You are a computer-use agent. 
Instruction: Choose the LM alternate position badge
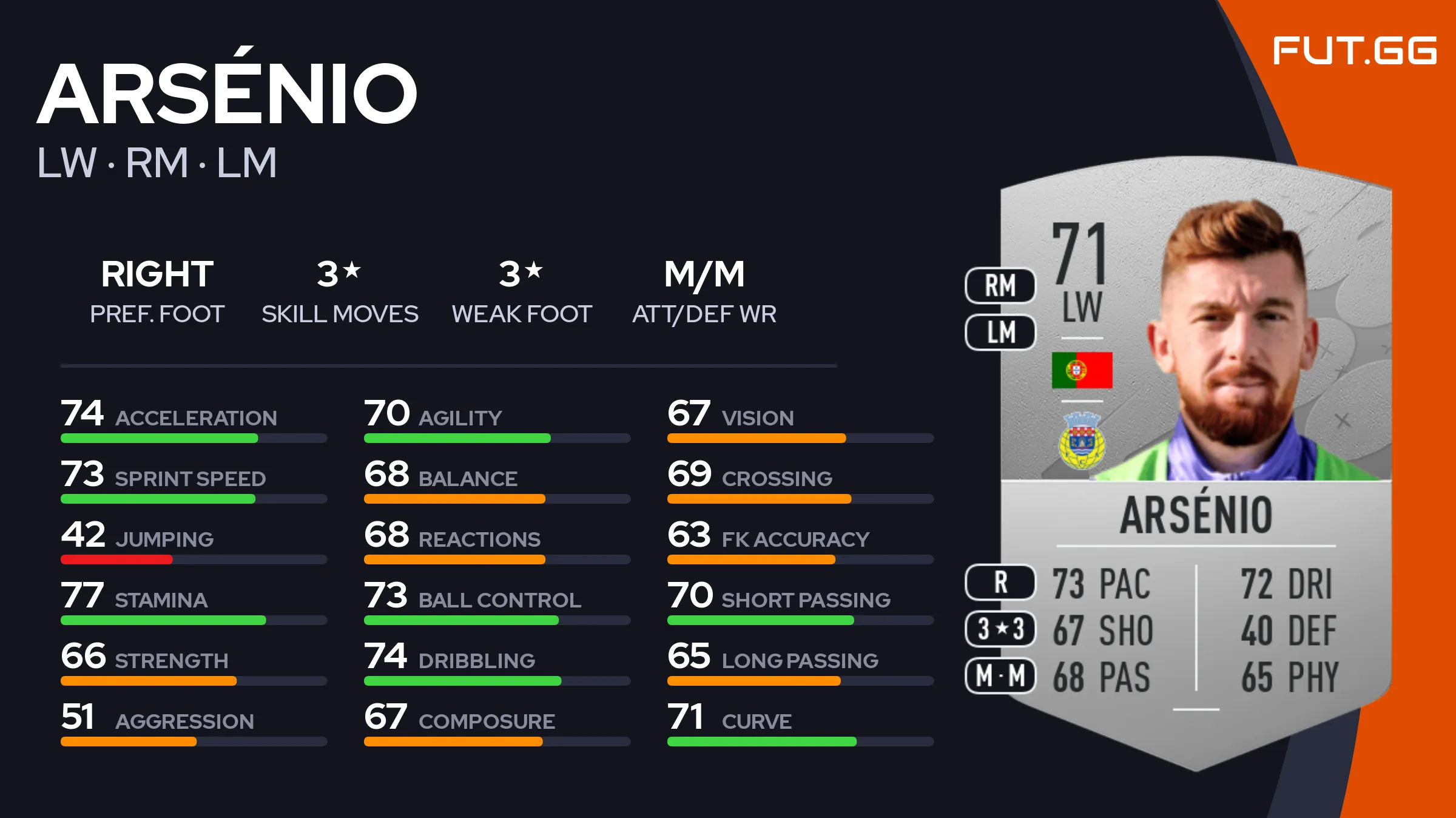pyautogui.click(x=1000, y=333)
